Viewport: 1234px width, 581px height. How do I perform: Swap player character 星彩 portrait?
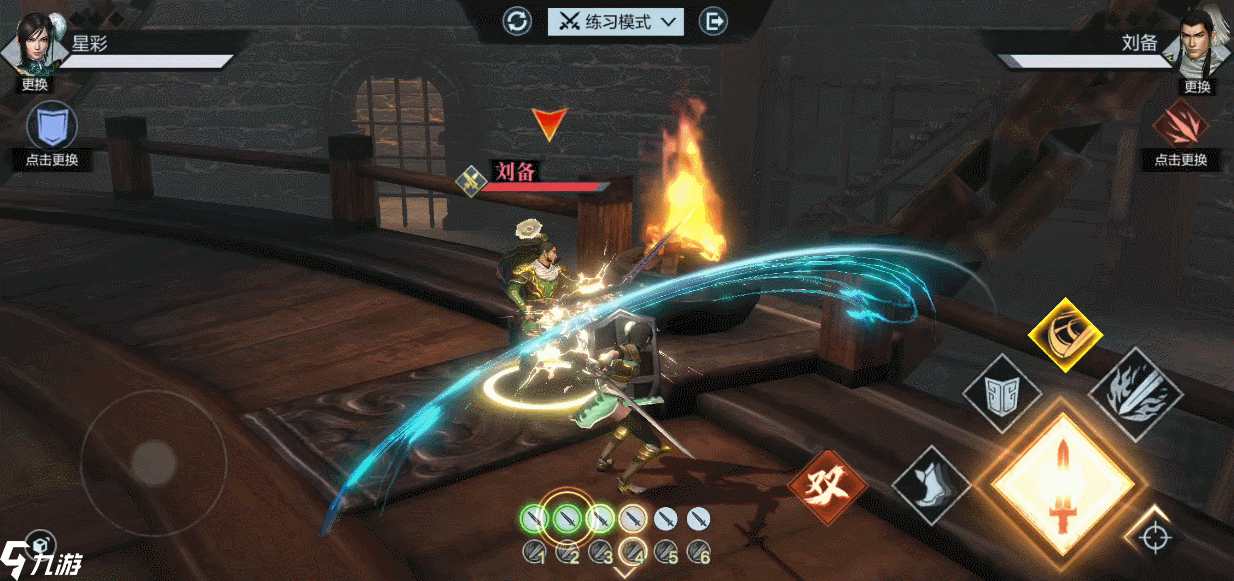pos(34,45)
